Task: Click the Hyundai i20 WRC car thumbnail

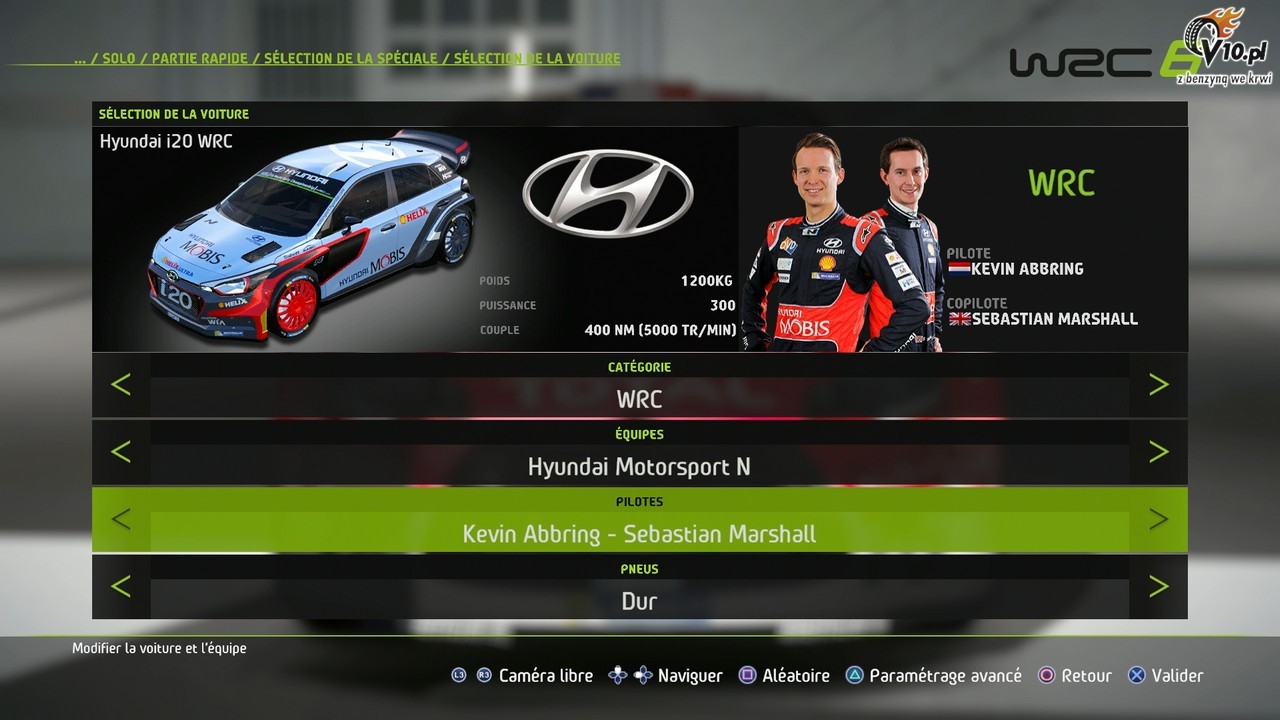Action: point(310,237)
